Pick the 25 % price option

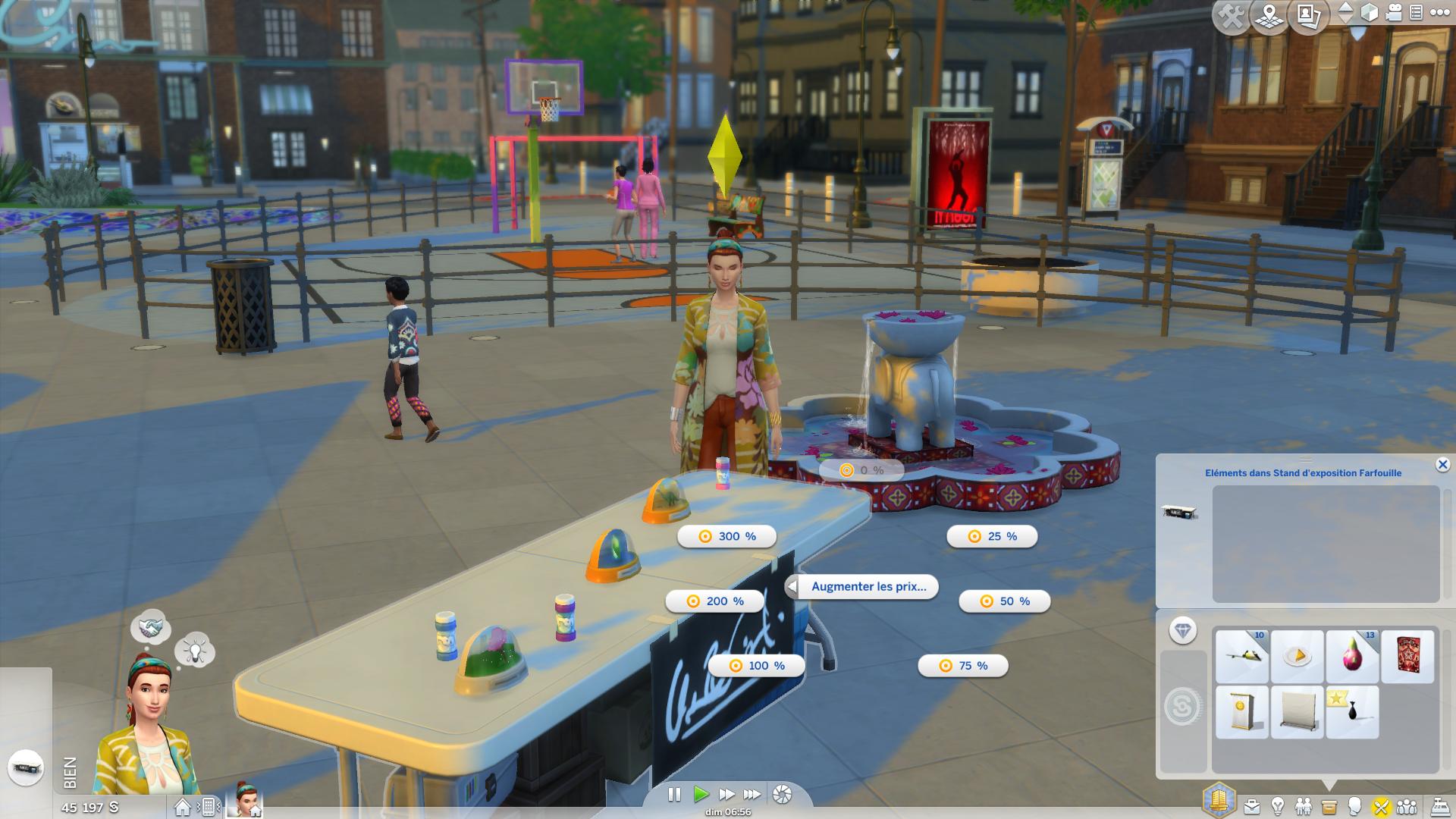click(991, 536)
